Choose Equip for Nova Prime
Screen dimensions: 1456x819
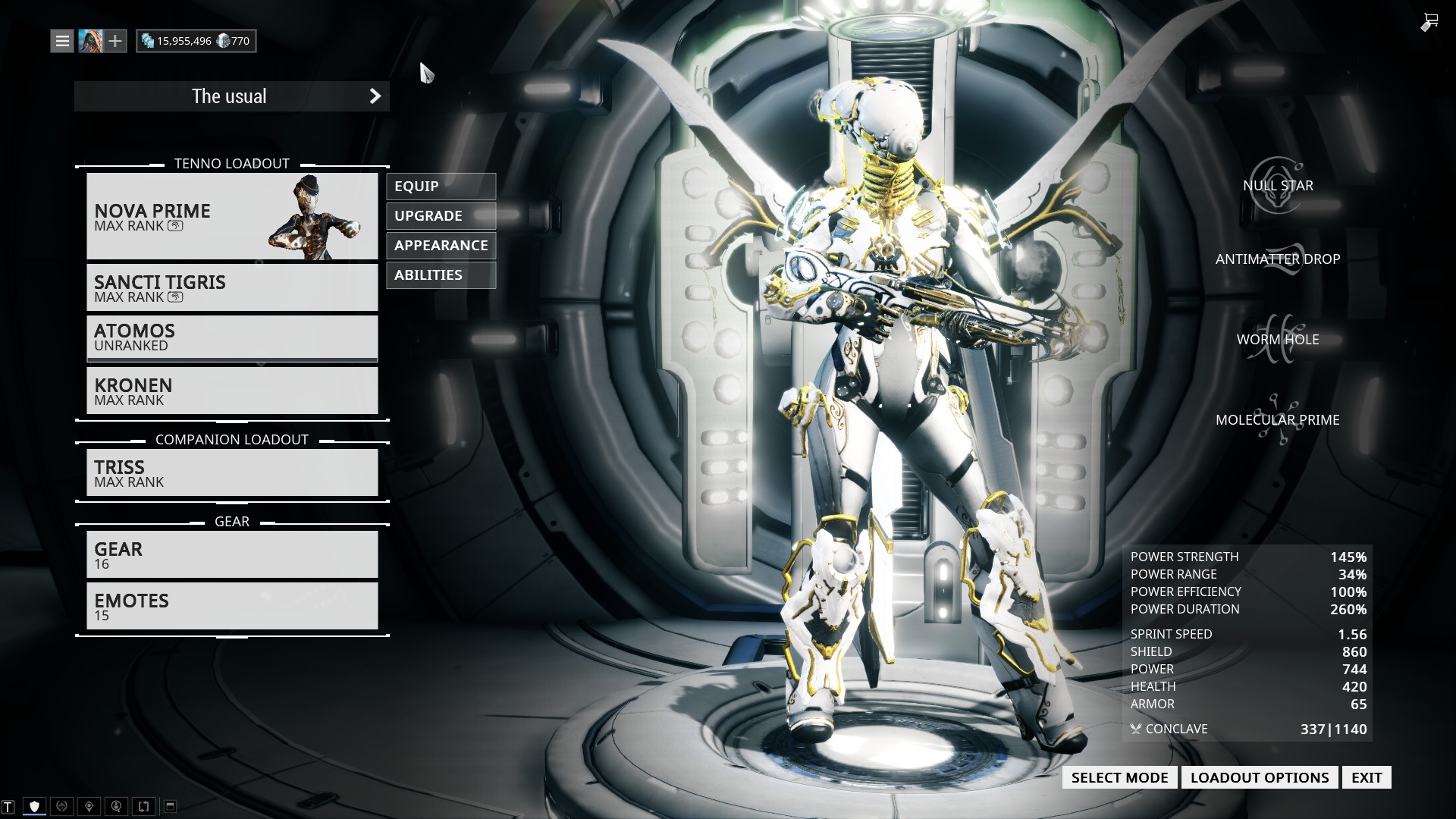441,187
